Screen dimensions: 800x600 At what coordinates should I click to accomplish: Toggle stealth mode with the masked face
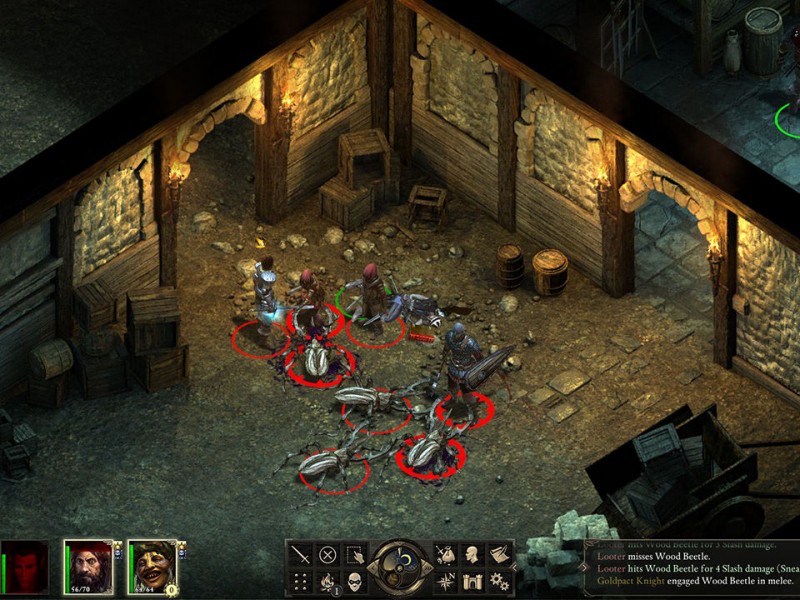[x=355, y=581]
